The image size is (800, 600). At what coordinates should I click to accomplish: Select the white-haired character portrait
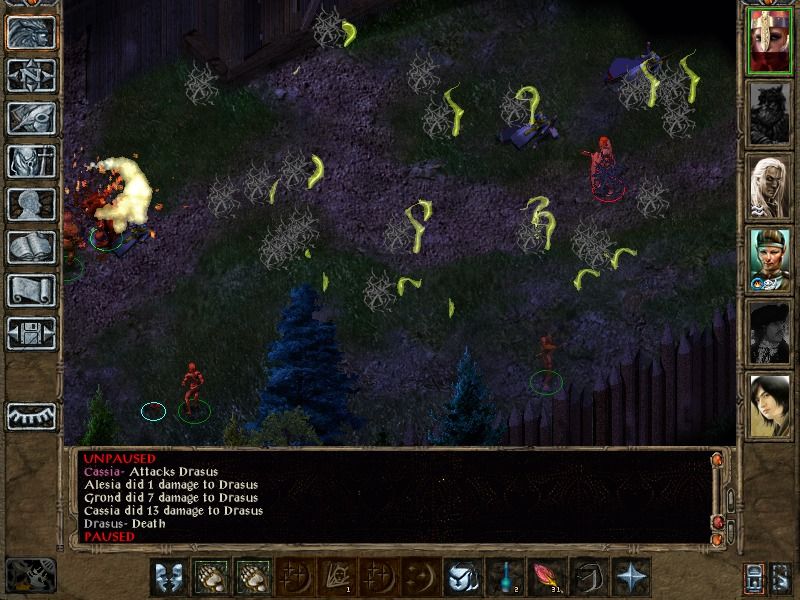pos(770,188)
